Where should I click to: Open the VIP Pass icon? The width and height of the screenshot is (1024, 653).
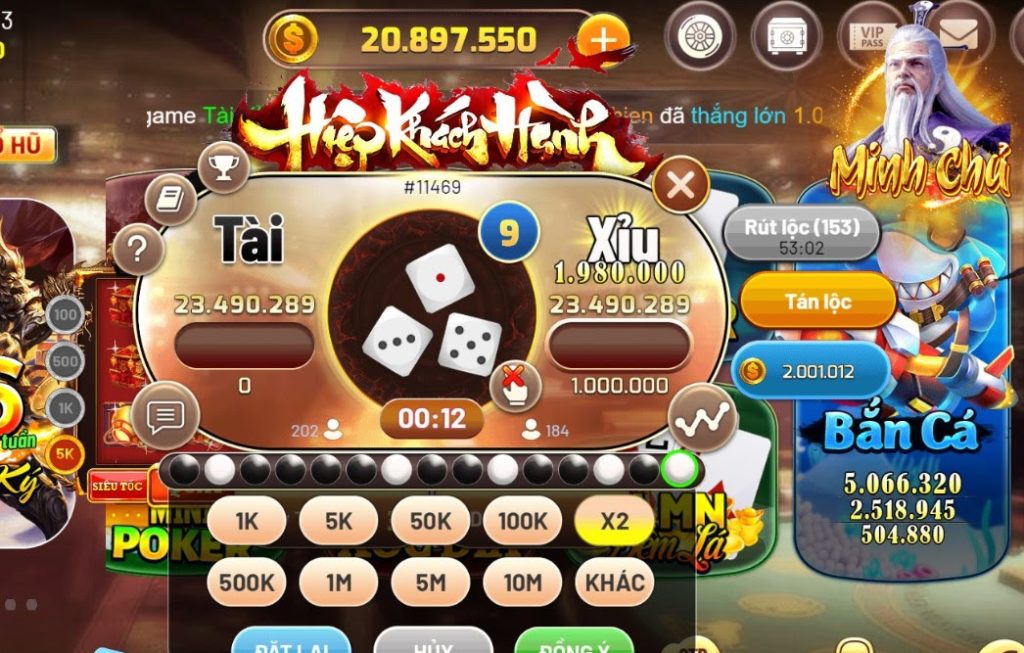(x=871, y=36)
